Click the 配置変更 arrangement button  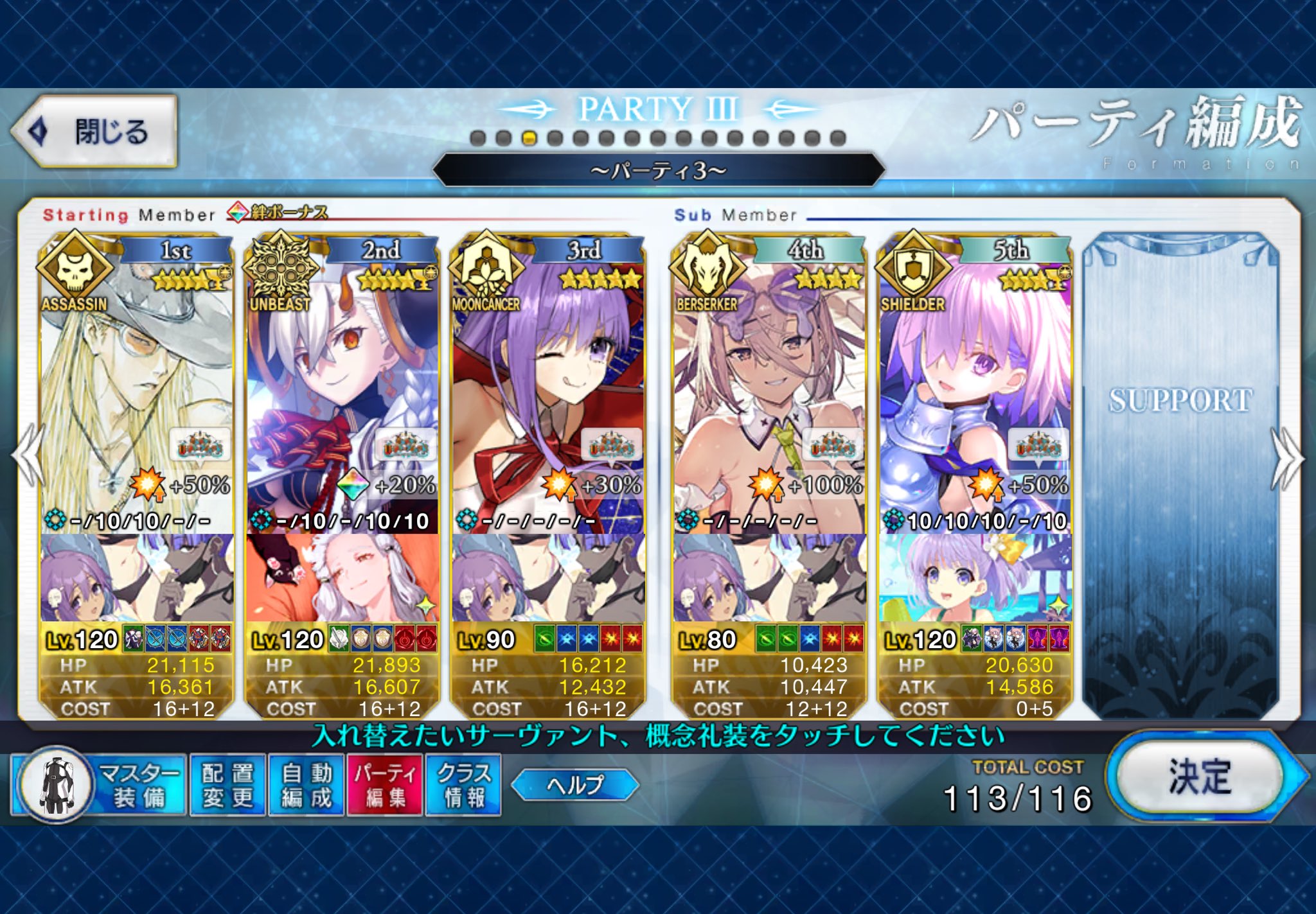228,785
